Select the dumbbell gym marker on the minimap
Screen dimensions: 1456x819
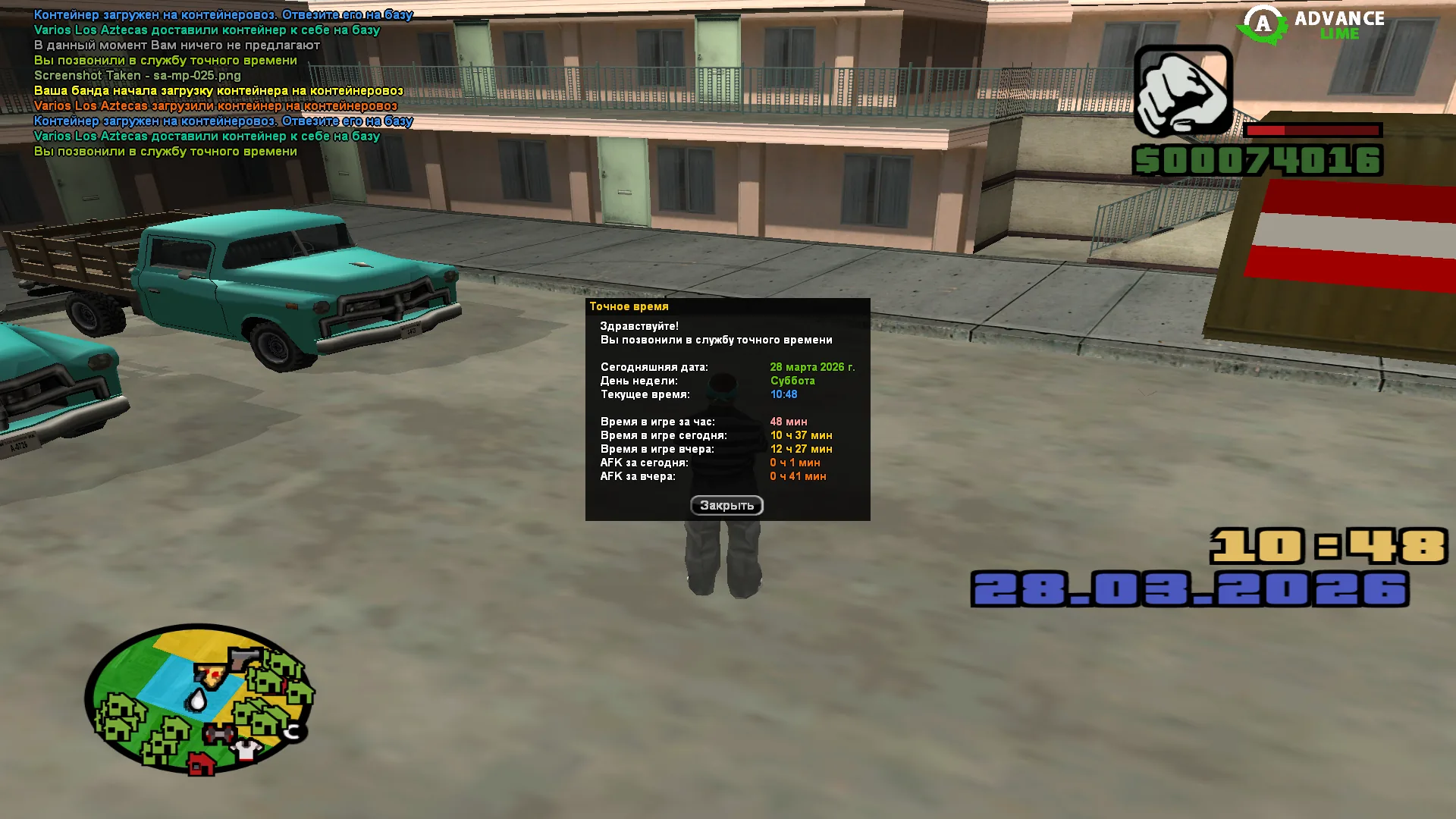(220, 733)
